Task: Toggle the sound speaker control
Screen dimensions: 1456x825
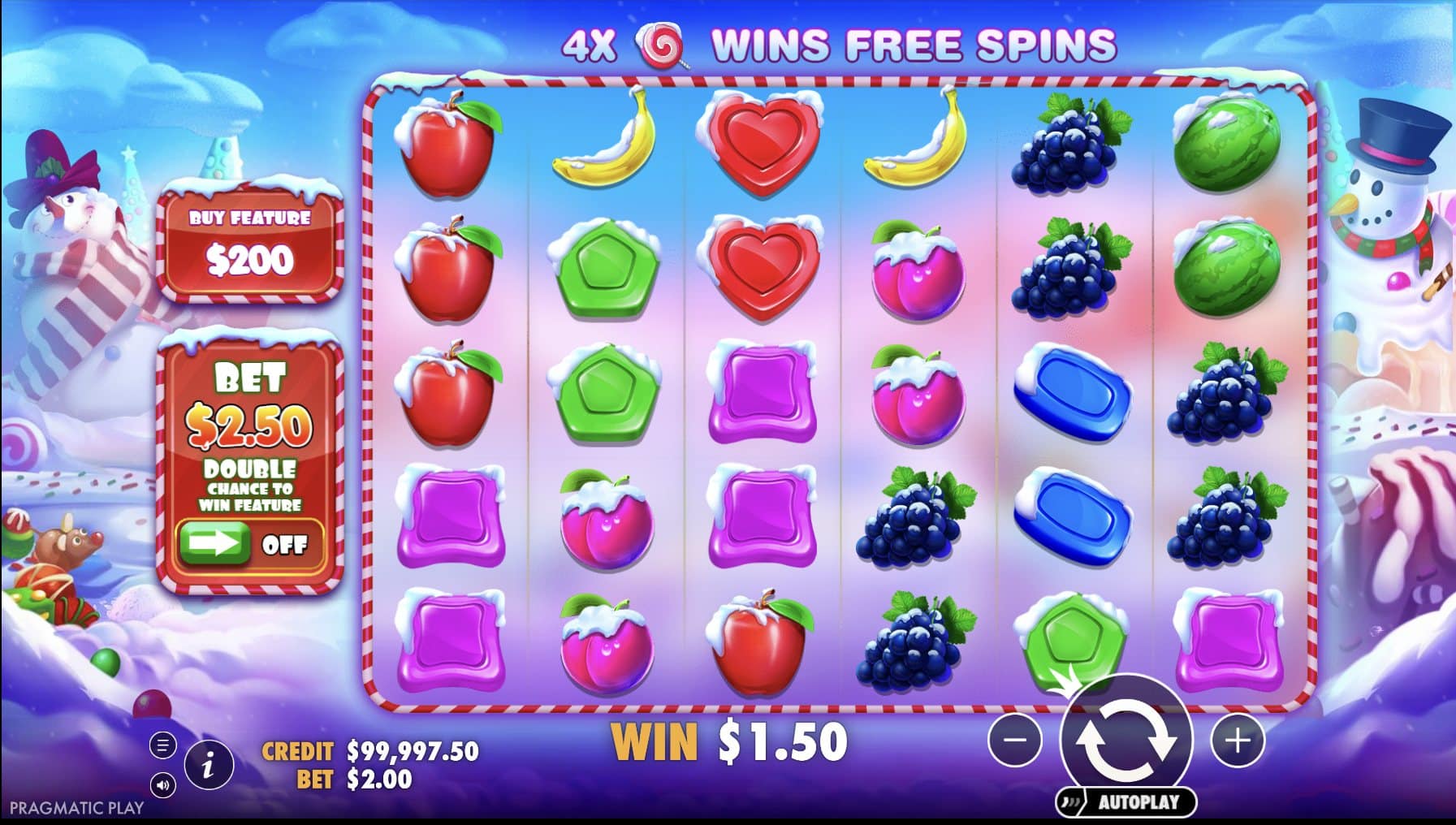Action: coord(162,786)
